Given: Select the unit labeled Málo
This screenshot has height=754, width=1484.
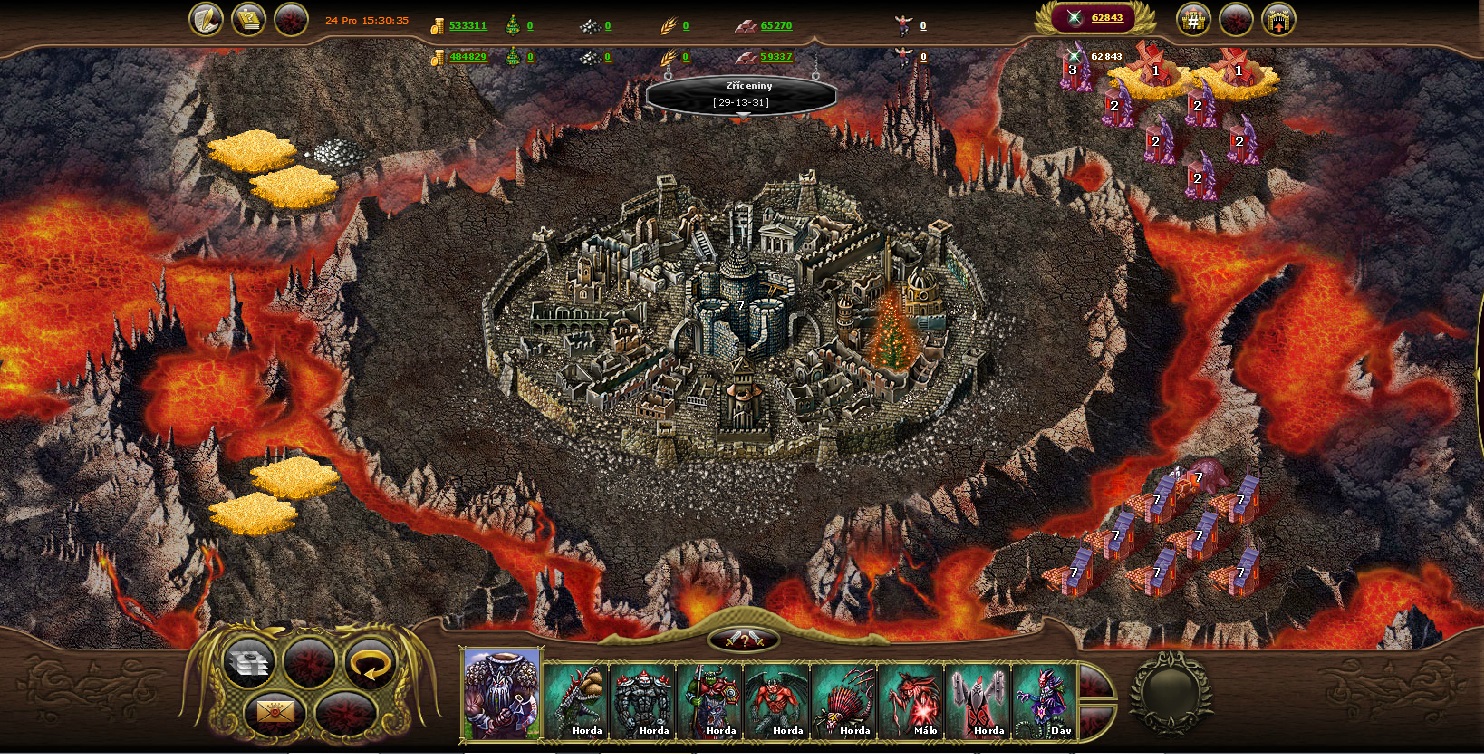Looking at the screenshot, I should [x=911, y=700].
